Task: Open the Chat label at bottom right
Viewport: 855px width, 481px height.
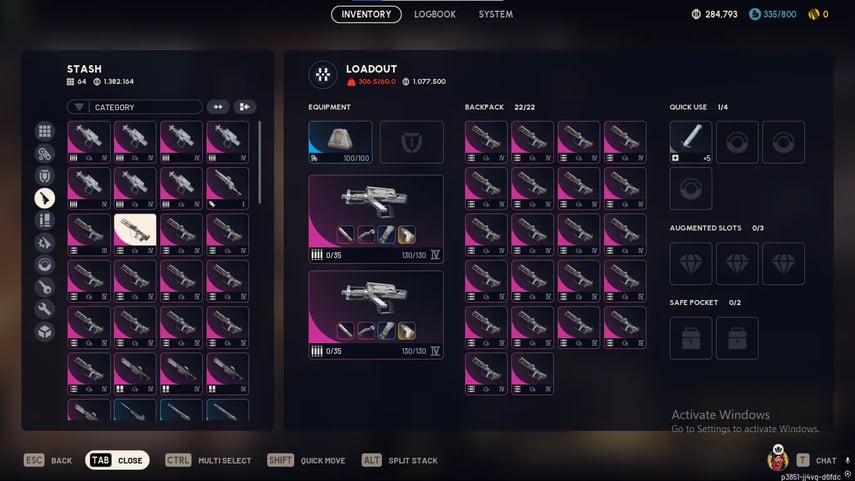Action: [x=825, y=460]
